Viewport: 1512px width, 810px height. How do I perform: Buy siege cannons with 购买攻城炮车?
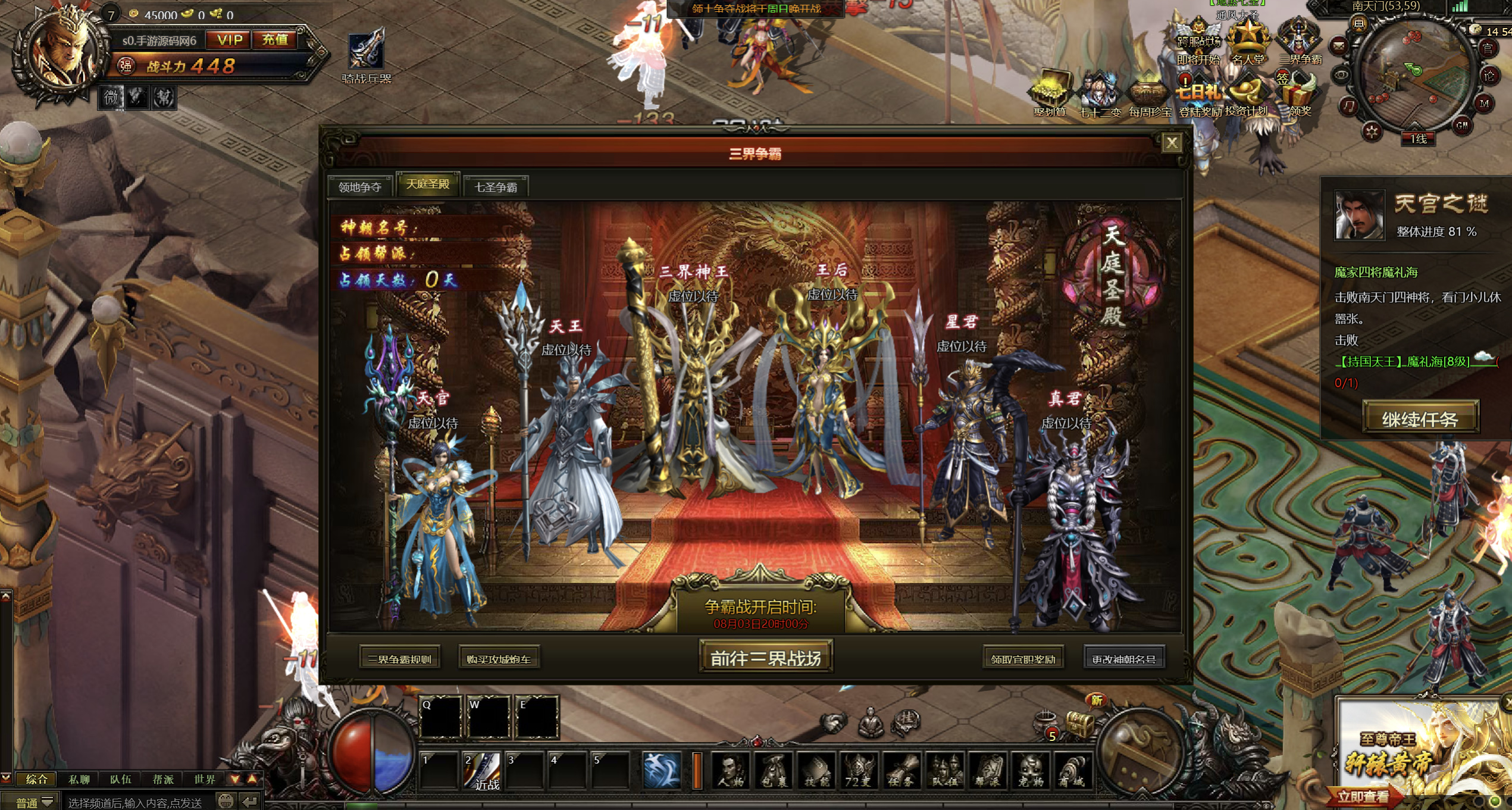499,659
